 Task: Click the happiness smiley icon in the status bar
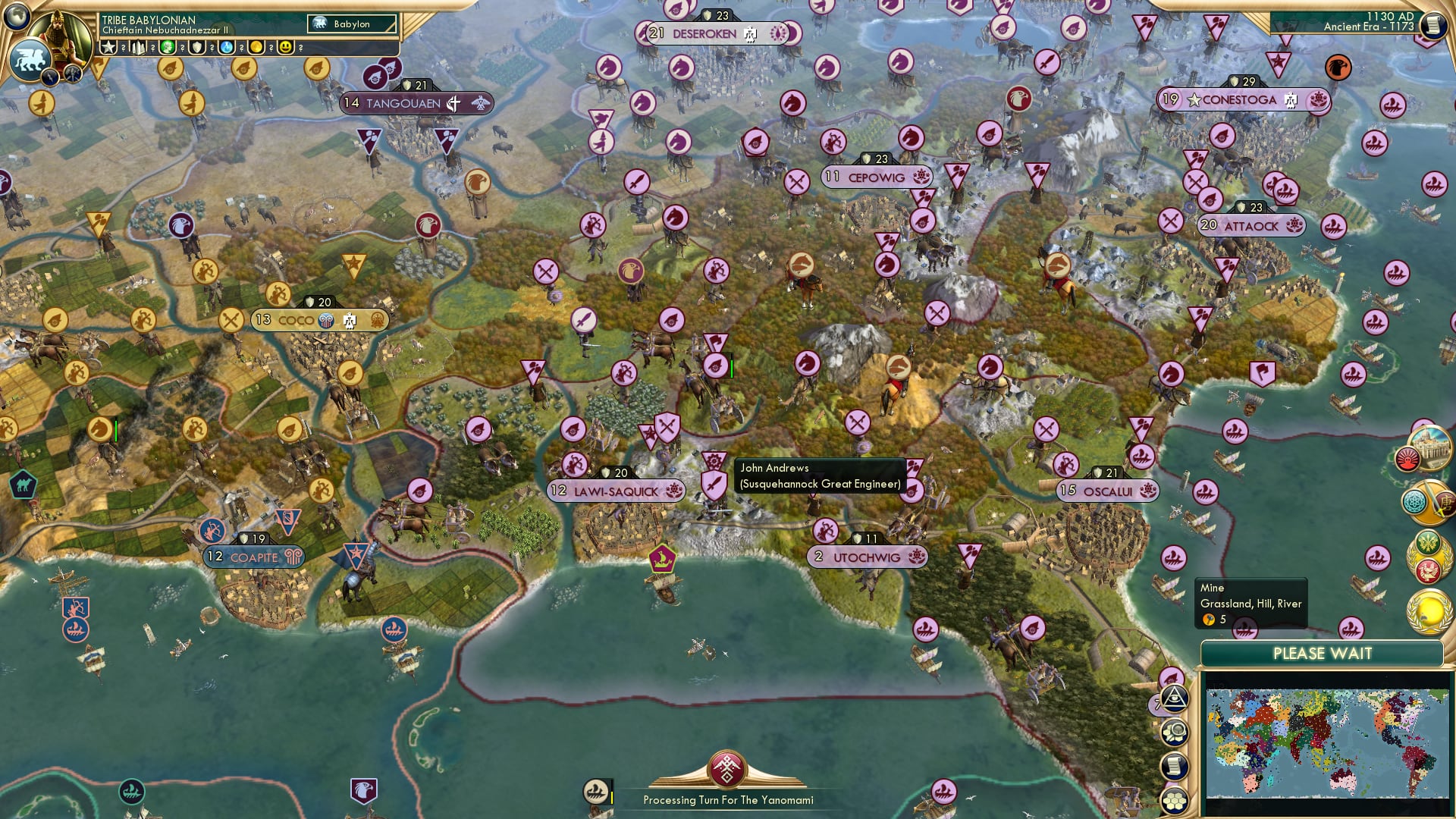click(x=286, y=47)
